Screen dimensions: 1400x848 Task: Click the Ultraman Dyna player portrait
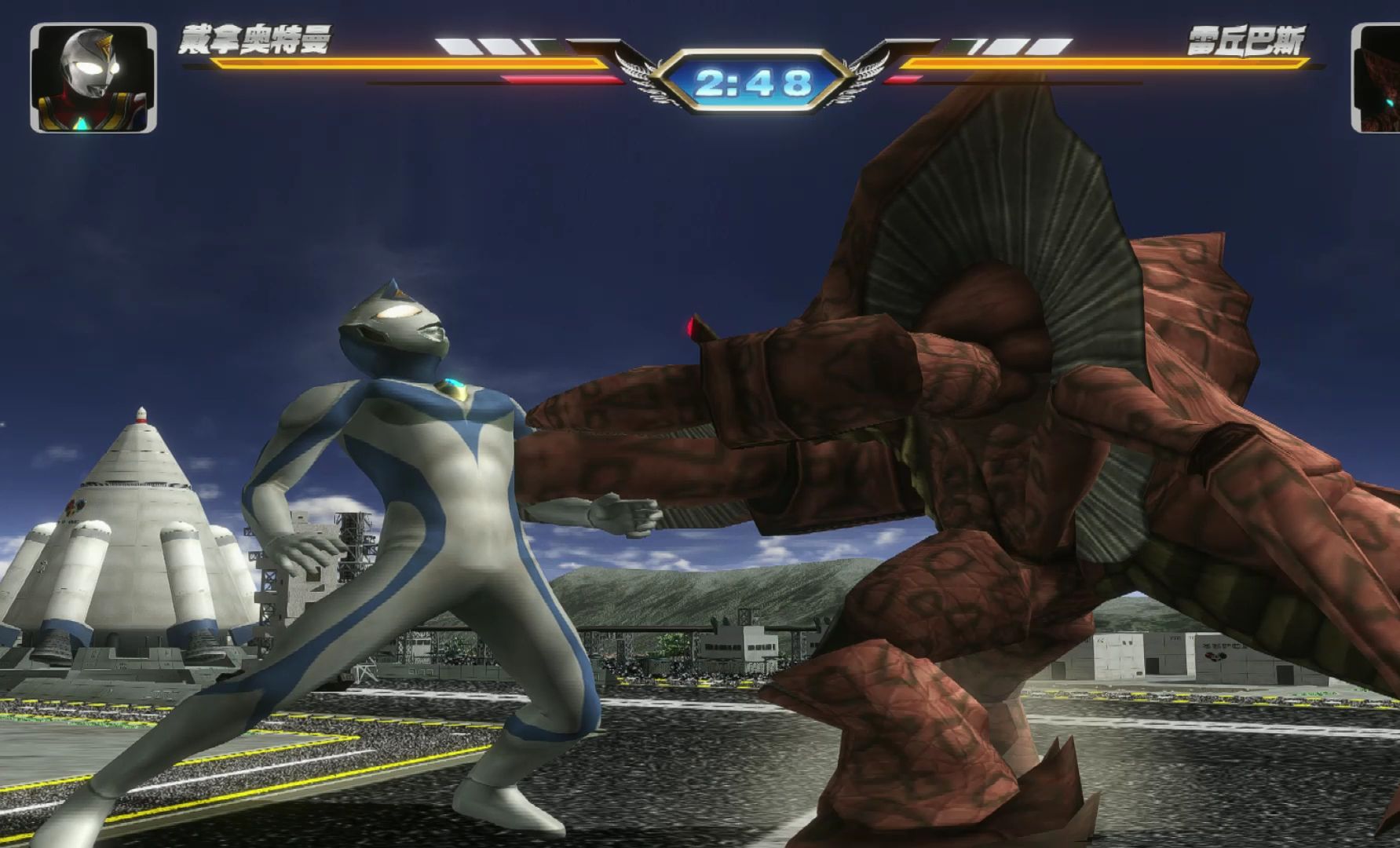[93, 78]
